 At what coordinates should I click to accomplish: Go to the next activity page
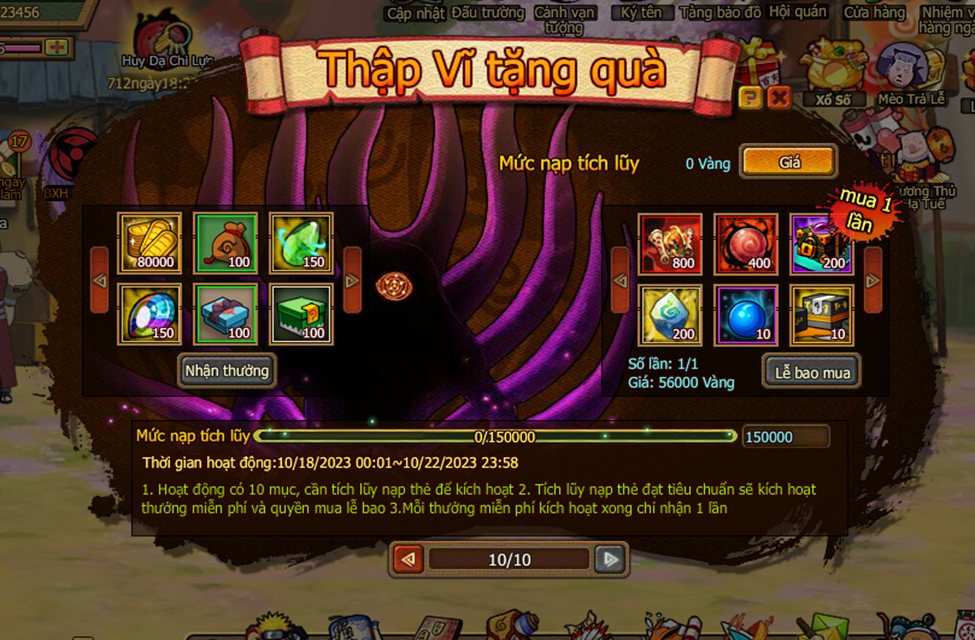pyautogui.click(x=610, y=559)
